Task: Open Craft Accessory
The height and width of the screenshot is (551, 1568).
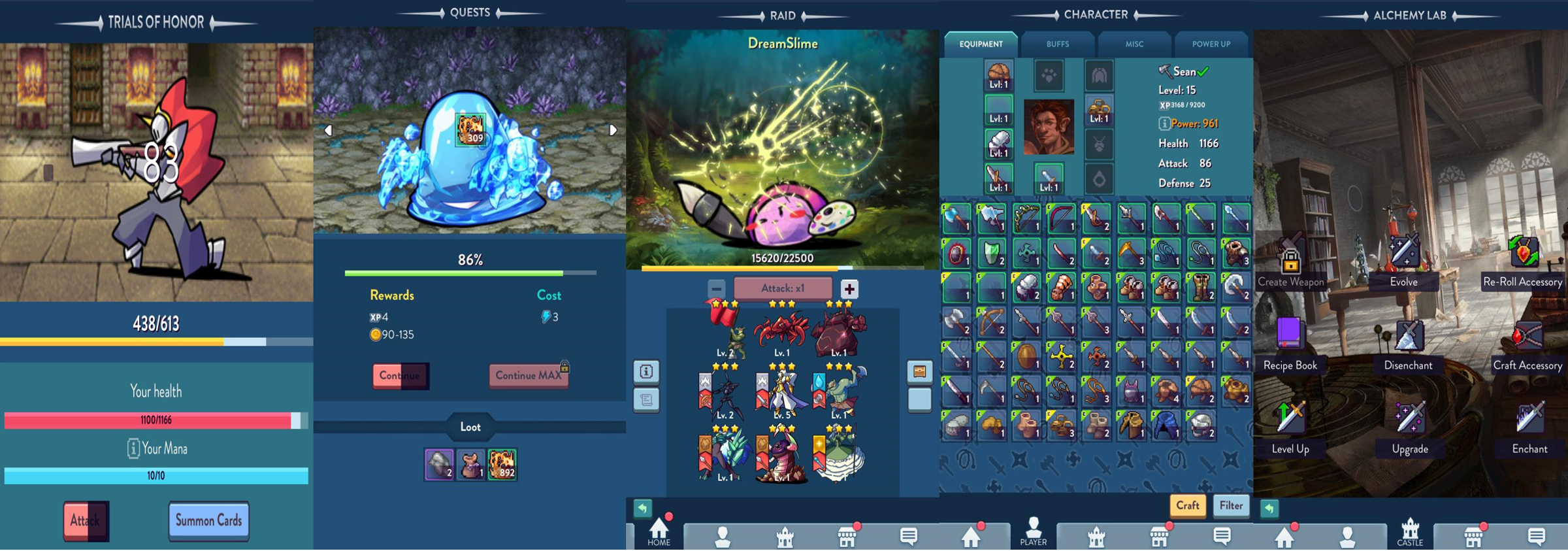Action: click(1527, 345)
